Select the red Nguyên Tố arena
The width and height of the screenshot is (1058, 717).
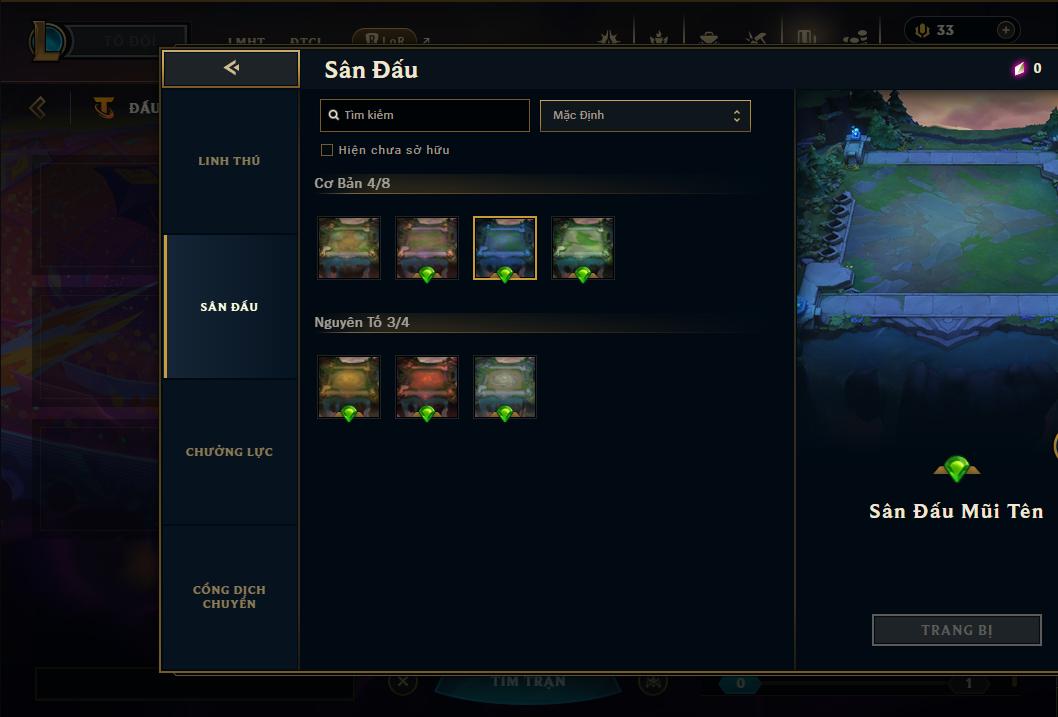coord(427,387)
